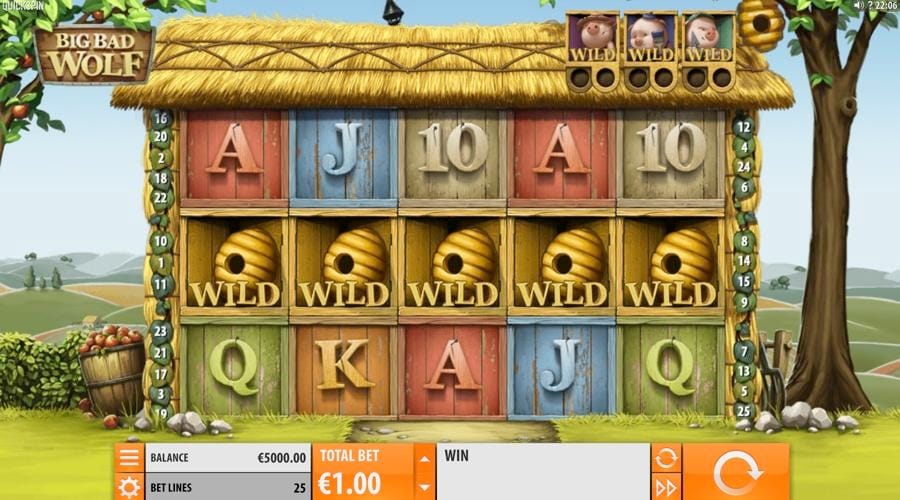Open help with the question mark icon

click(870, 6)
